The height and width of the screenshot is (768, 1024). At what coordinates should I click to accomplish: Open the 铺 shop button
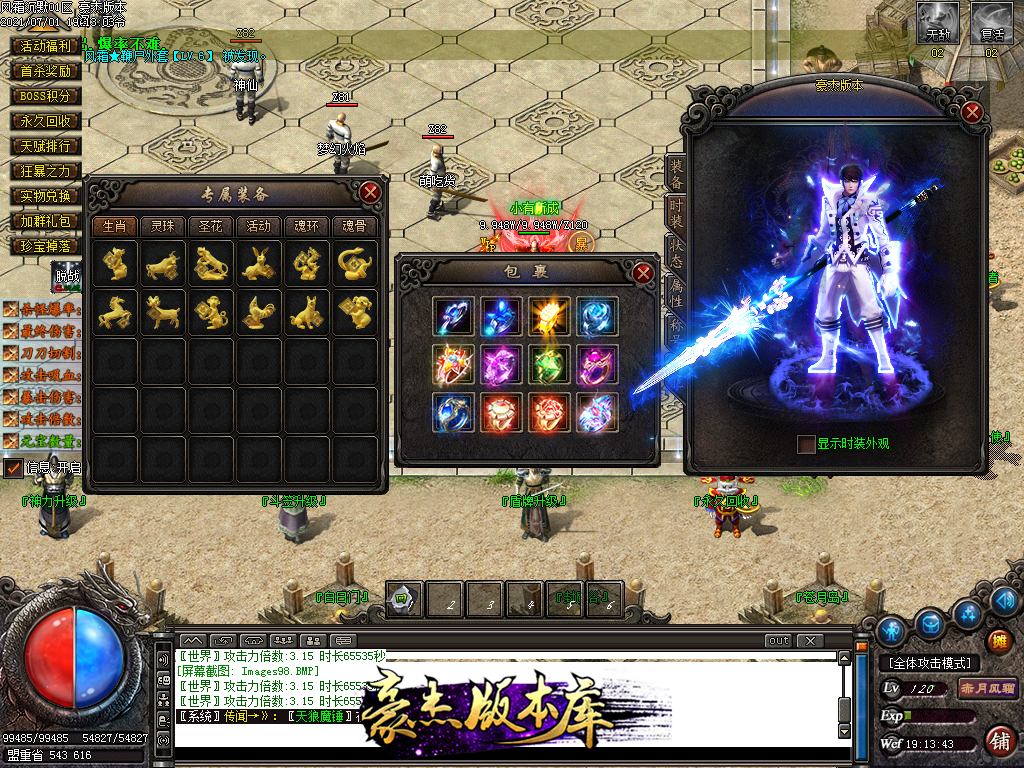point(997,740)
